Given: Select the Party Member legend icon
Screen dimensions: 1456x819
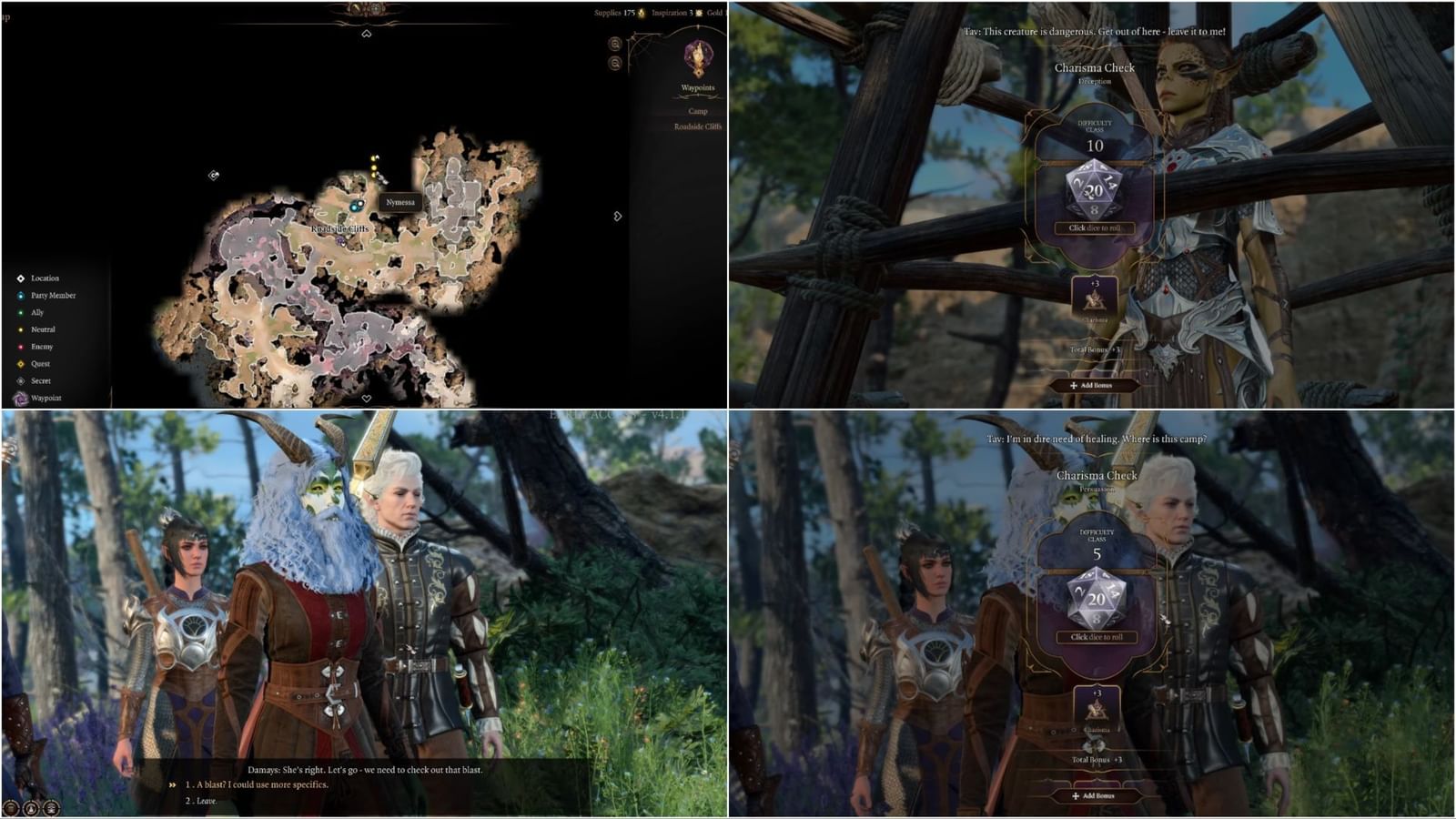Looking at the screenshot, I should click(x=20, y=297).
